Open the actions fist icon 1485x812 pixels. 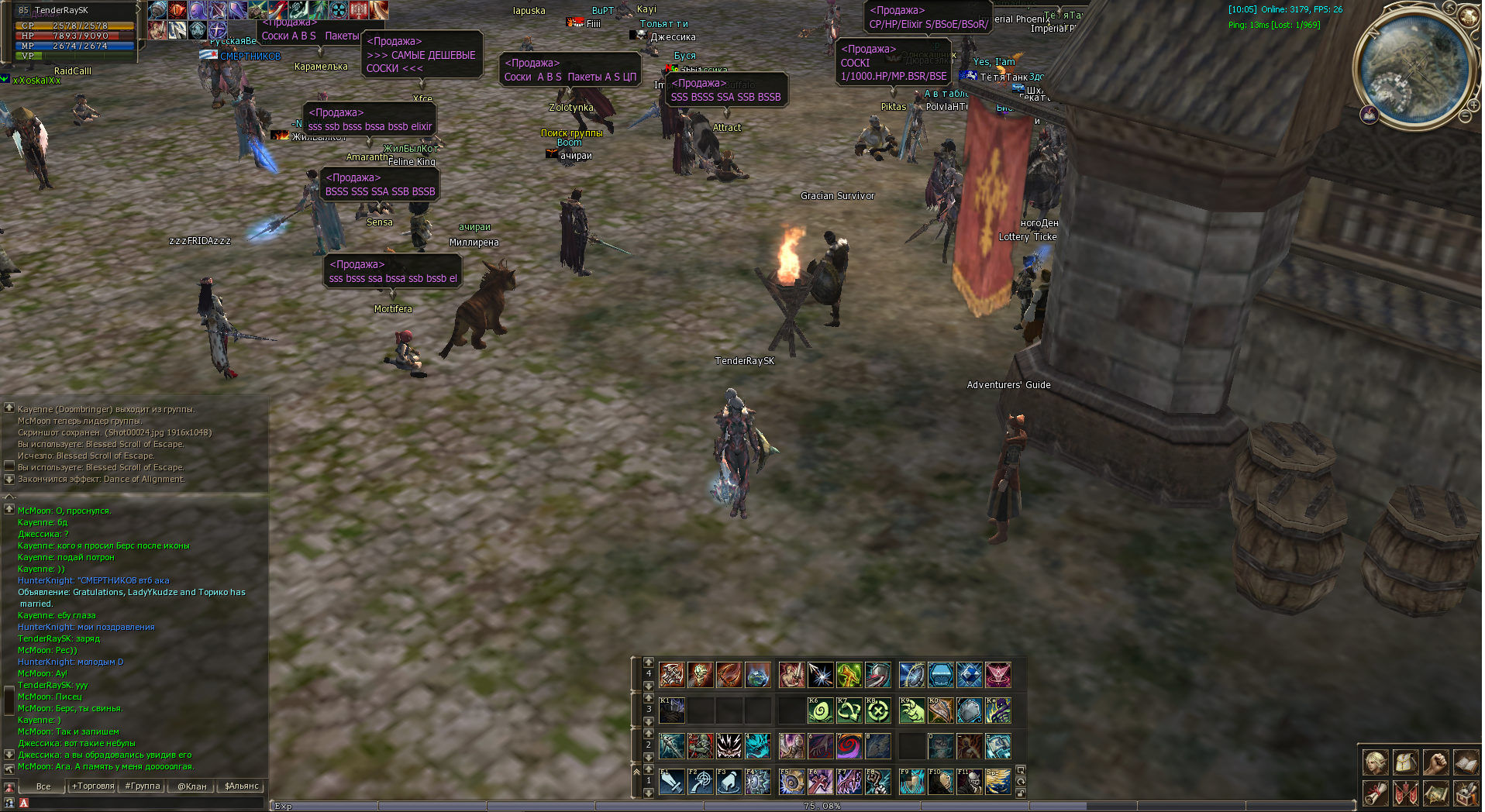[1435, 763]
